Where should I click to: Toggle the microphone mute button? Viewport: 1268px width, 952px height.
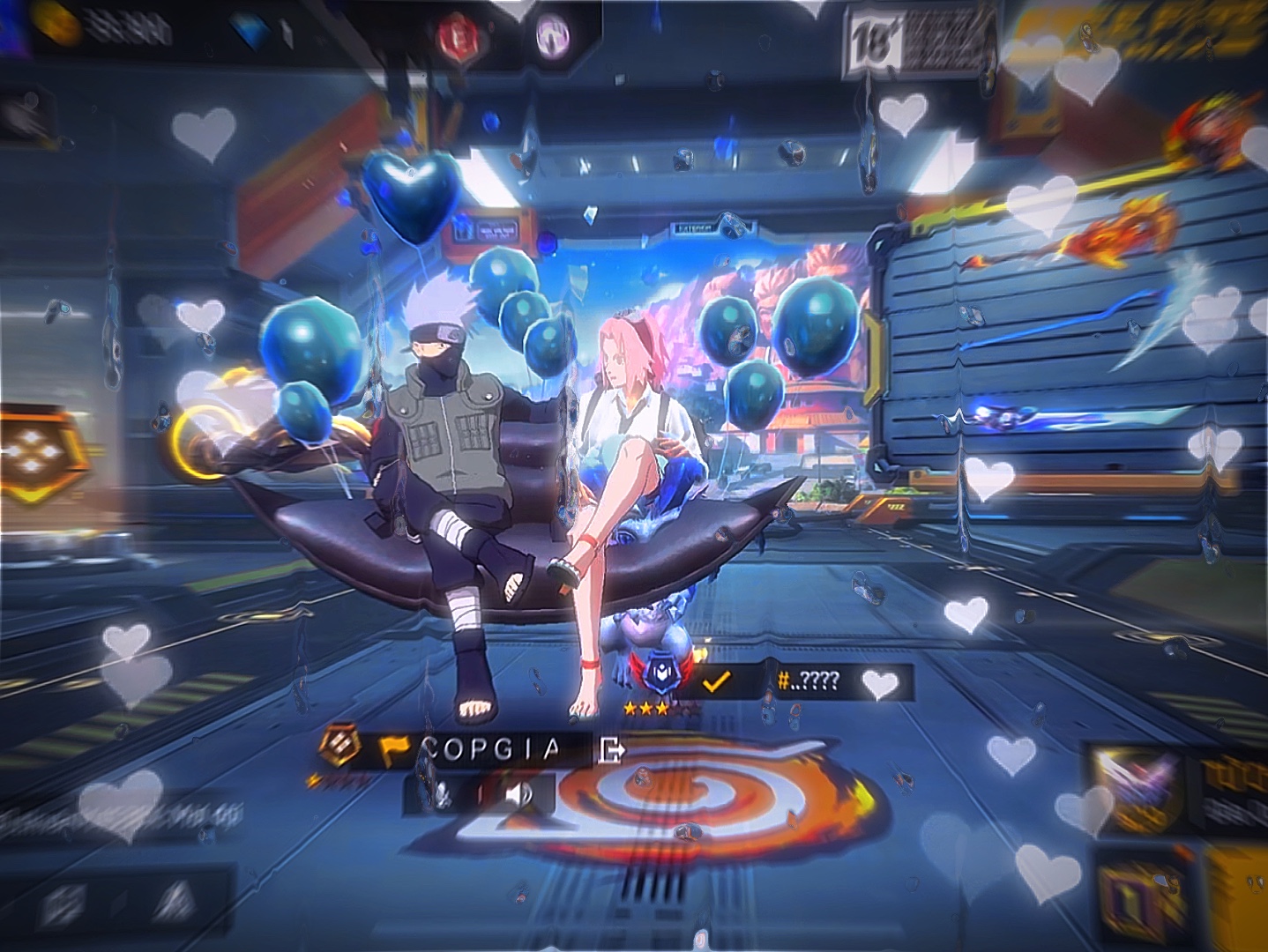pos(442,796)
